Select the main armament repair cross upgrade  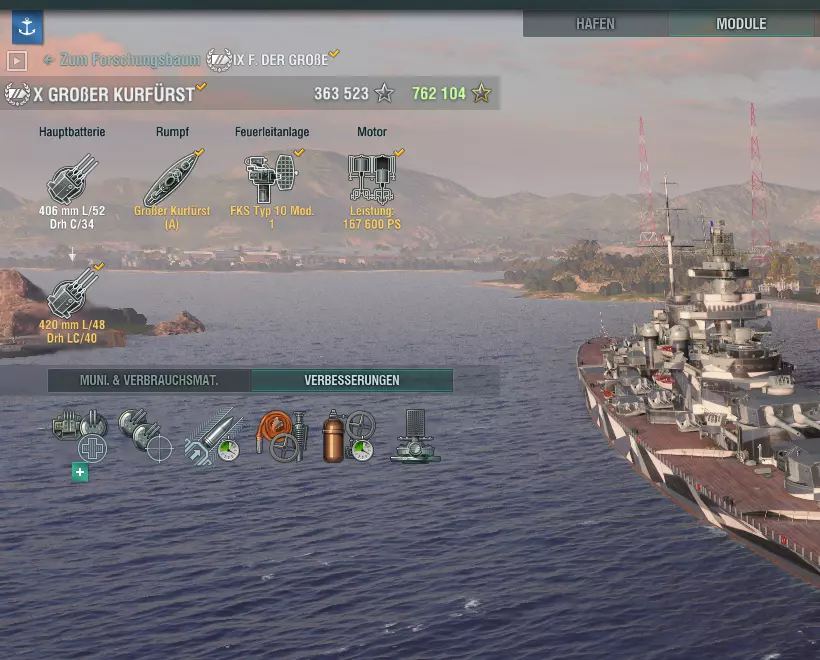[x=78, y=436]
